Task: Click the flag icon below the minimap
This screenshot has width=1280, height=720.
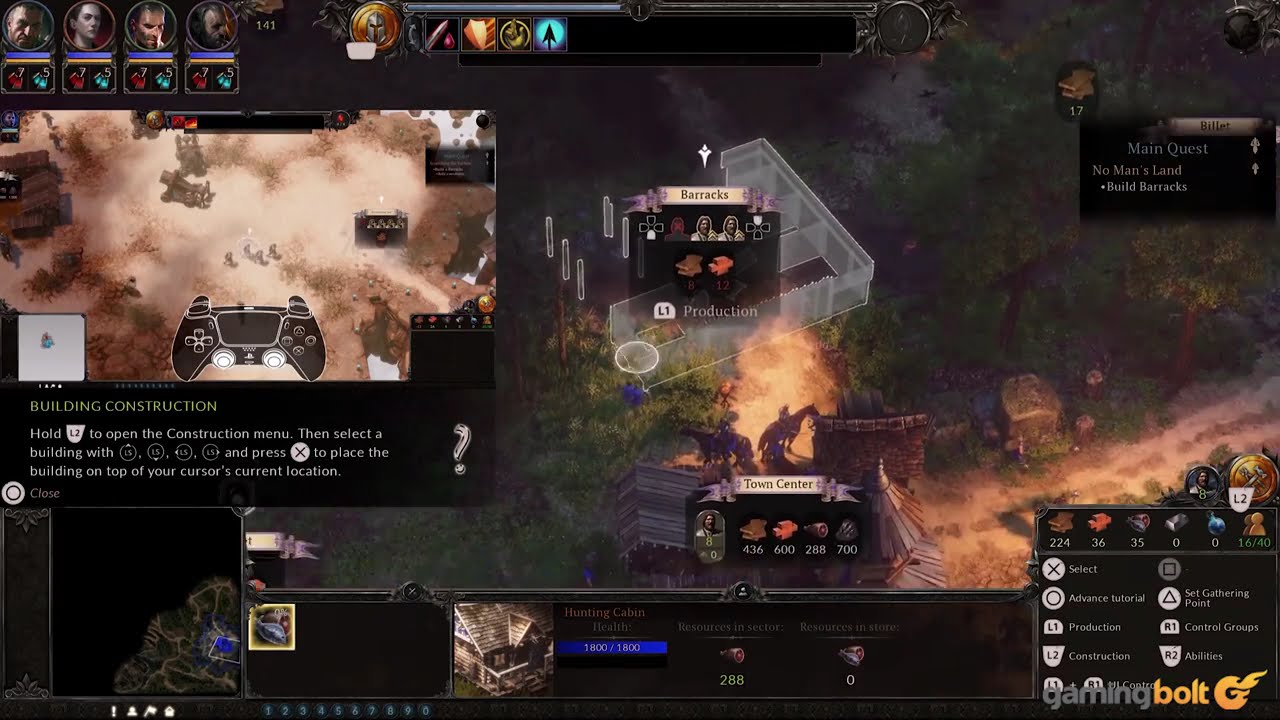Action: pos(151,711)
